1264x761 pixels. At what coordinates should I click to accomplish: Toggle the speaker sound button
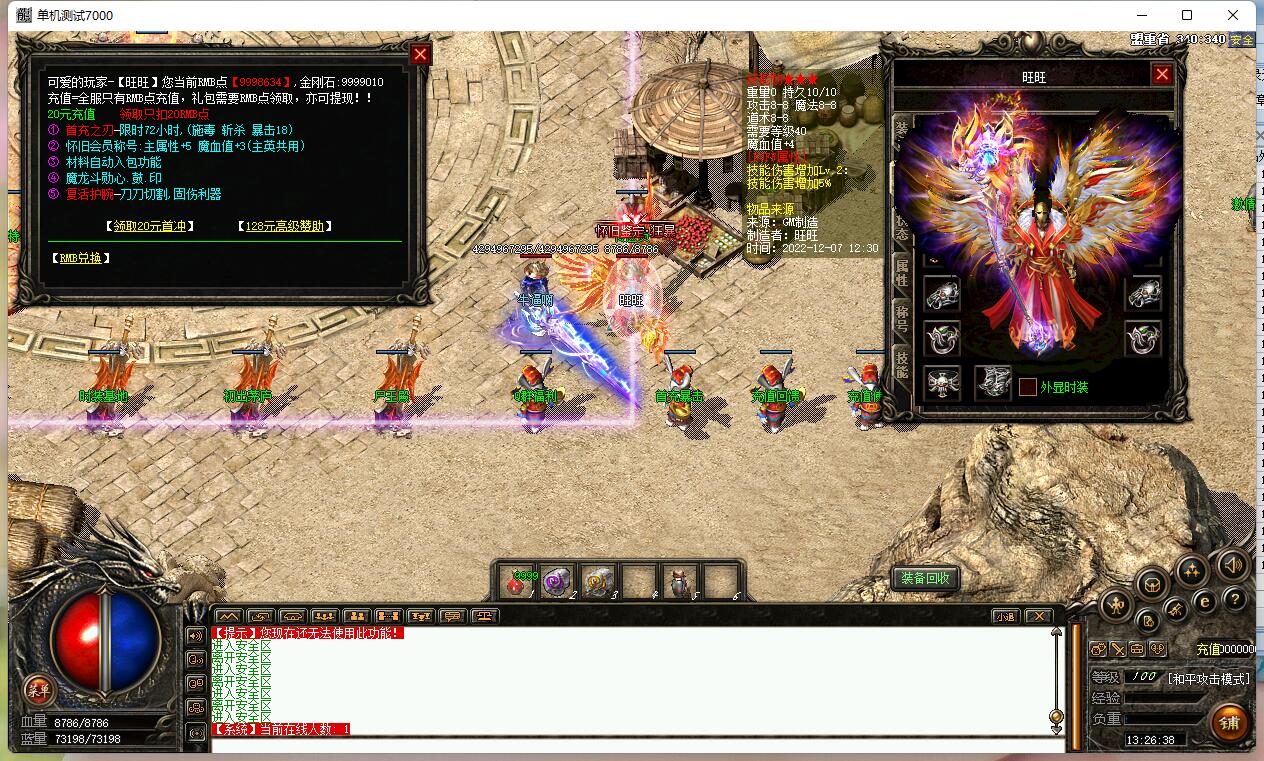pos(1233,564)
